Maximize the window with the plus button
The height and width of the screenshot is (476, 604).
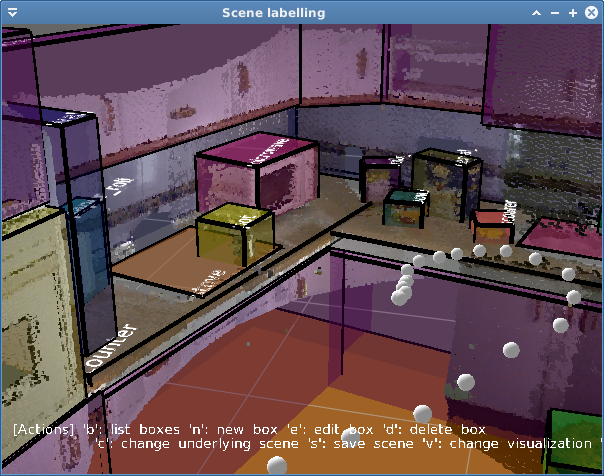[x=573, y=12]
